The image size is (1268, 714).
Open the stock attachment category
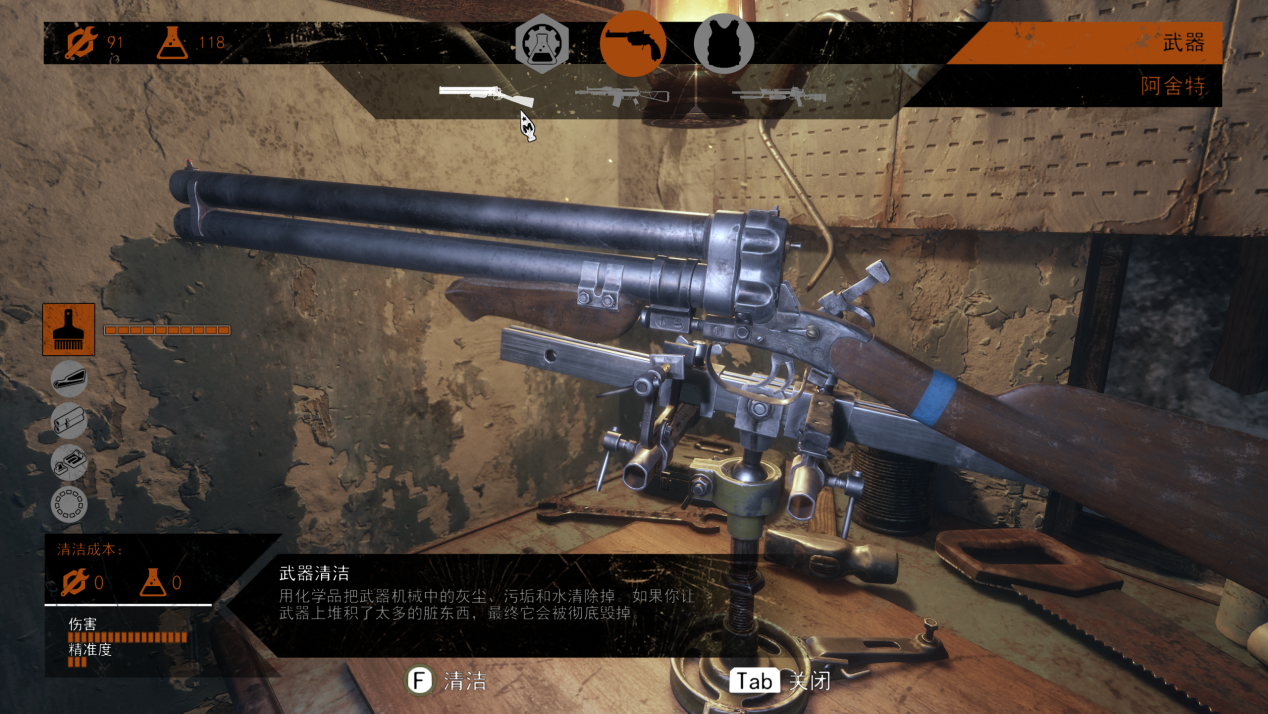[x=69, y=379]
